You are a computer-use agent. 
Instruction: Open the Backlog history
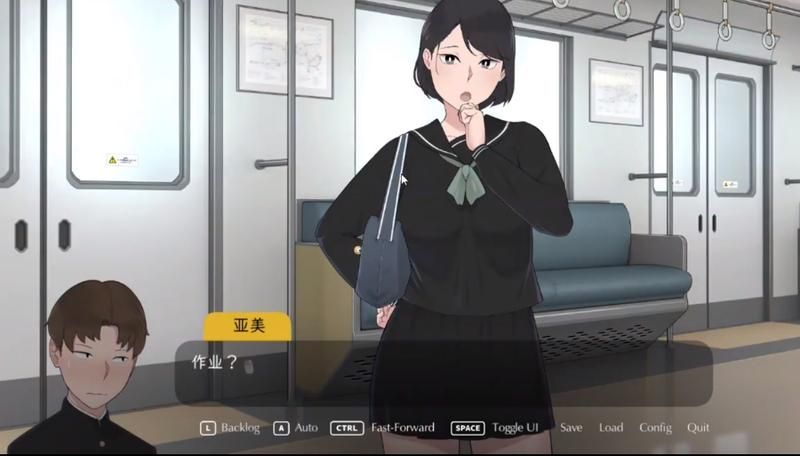click(239, 428)
